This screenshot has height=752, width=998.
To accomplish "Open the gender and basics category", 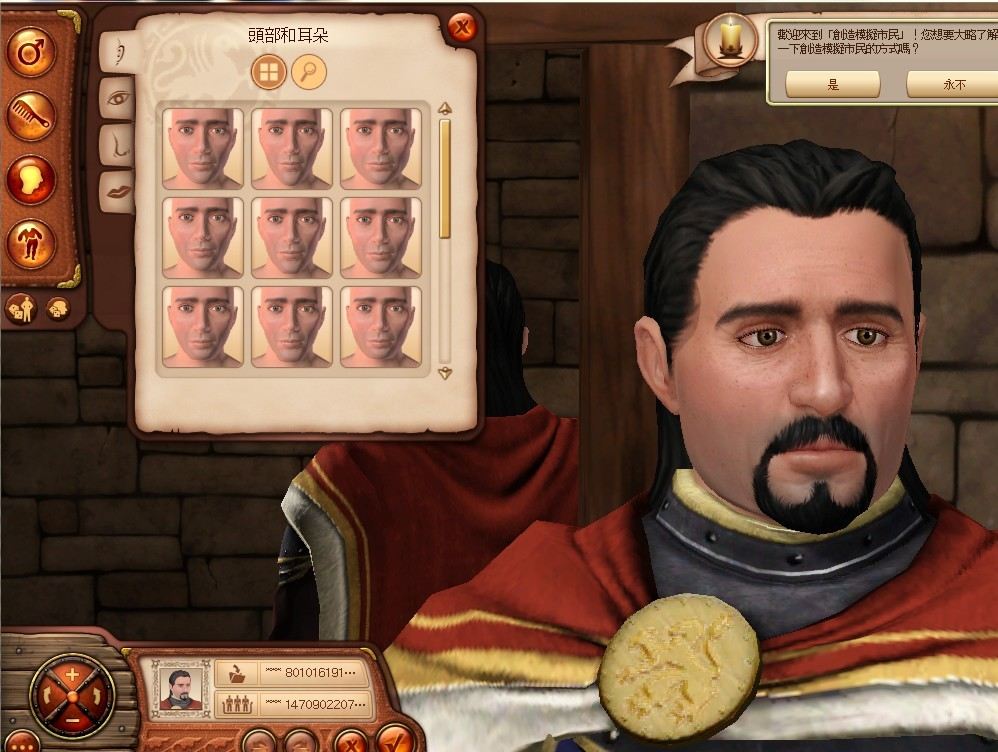I will [x=31, y=53].
